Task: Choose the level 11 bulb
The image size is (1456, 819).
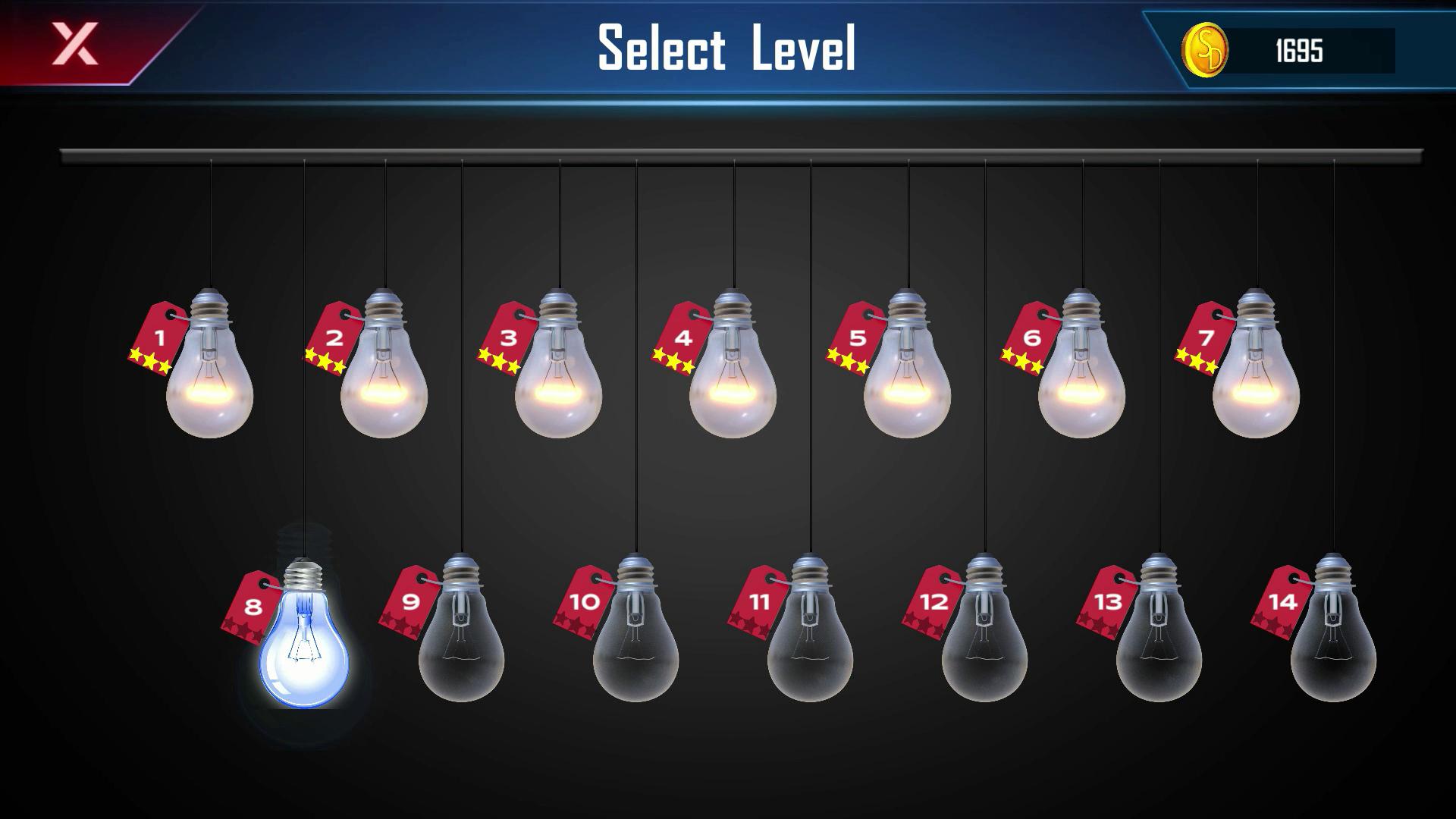Action: pyautogui.click(x=810, y=643)
